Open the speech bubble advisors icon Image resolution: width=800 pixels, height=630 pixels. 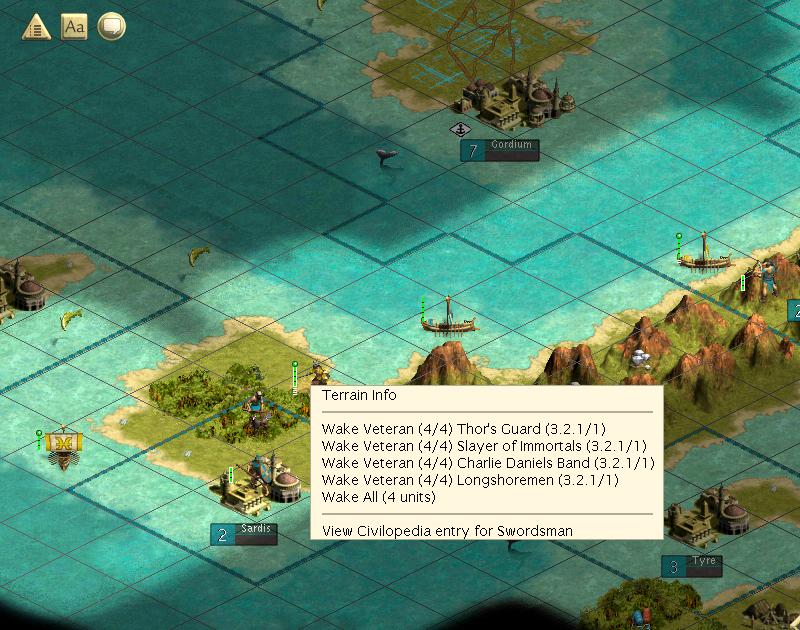[x=111, y=27]
